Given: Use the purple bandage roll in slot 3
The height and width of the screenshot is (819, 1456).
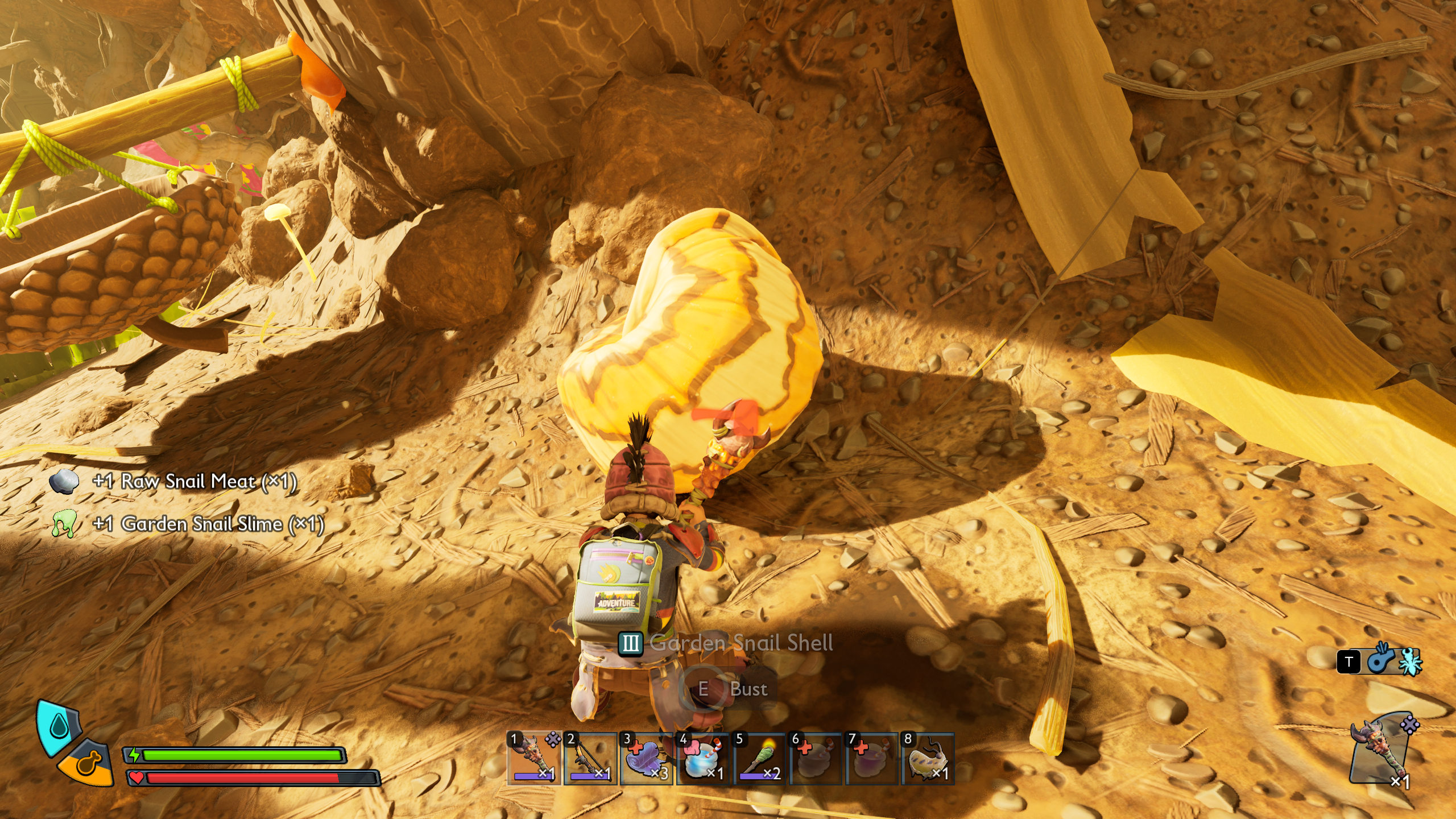Looking at the screenshot, I should click(646, 758).
